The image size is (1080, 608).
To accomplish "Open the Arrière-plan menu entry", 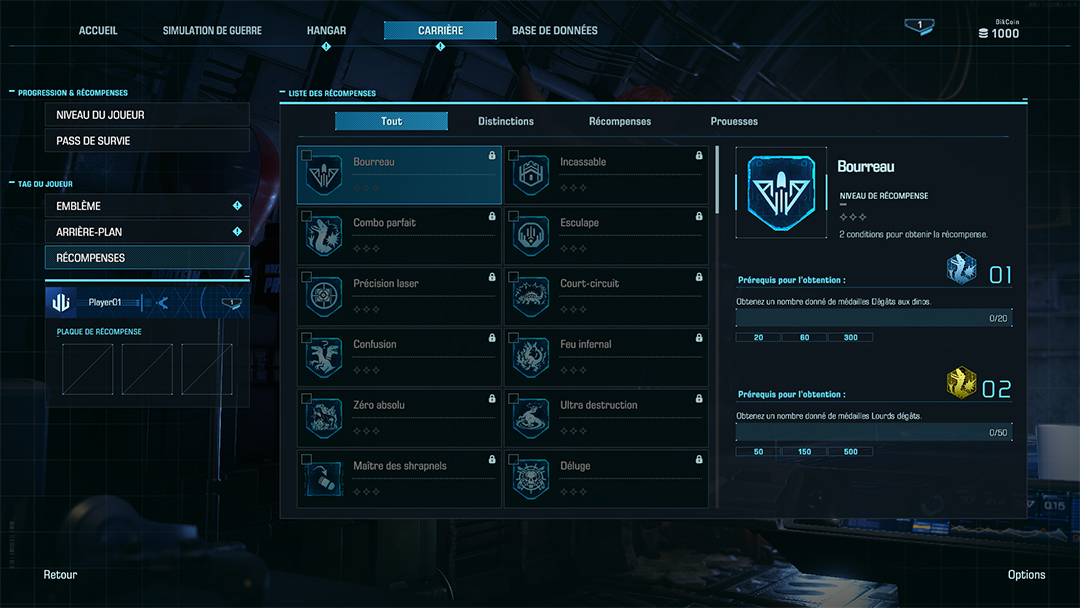I will 147,232.
